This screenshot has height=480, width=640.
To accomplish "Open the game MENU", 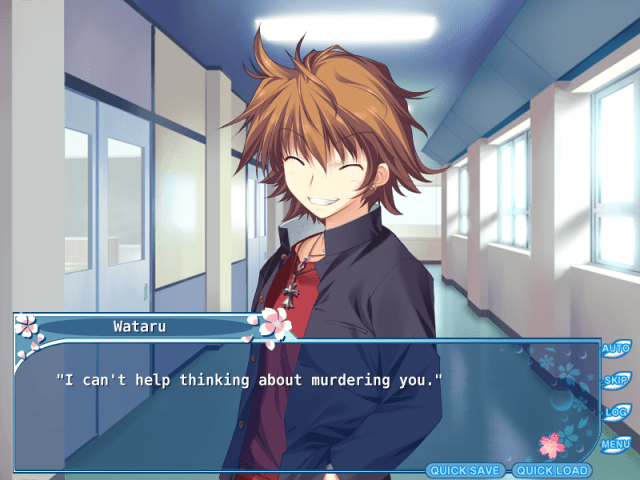I will [614, 443].
